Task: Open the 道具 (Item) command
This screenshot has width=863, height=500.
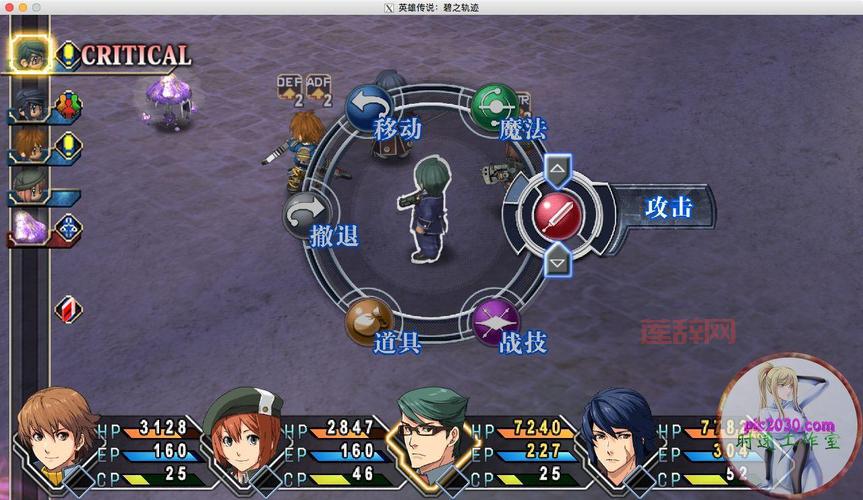Action: (x=368, y=321)
